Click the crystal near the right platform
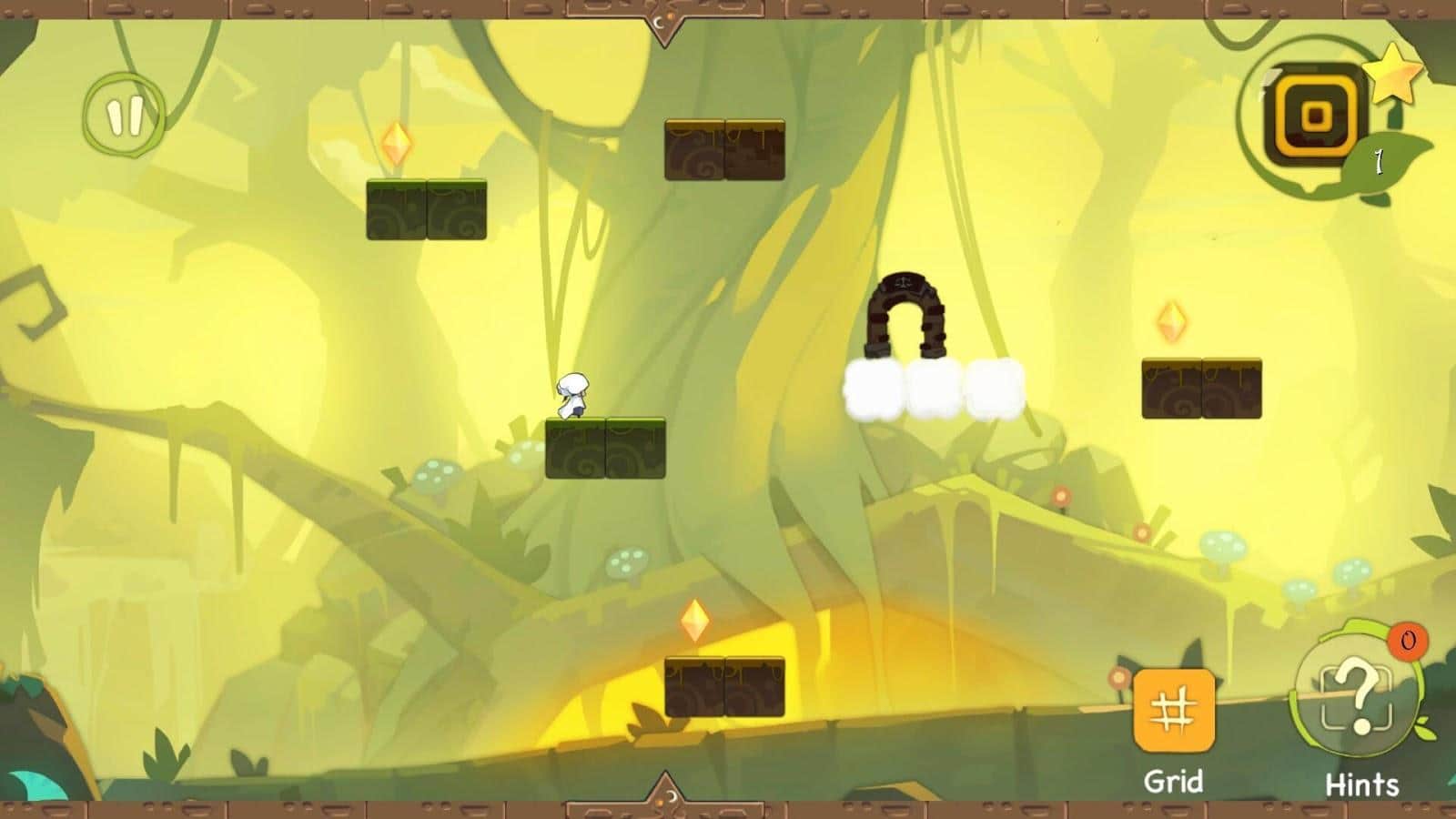Viewport: 1456px width, 819px height. 1174,323
